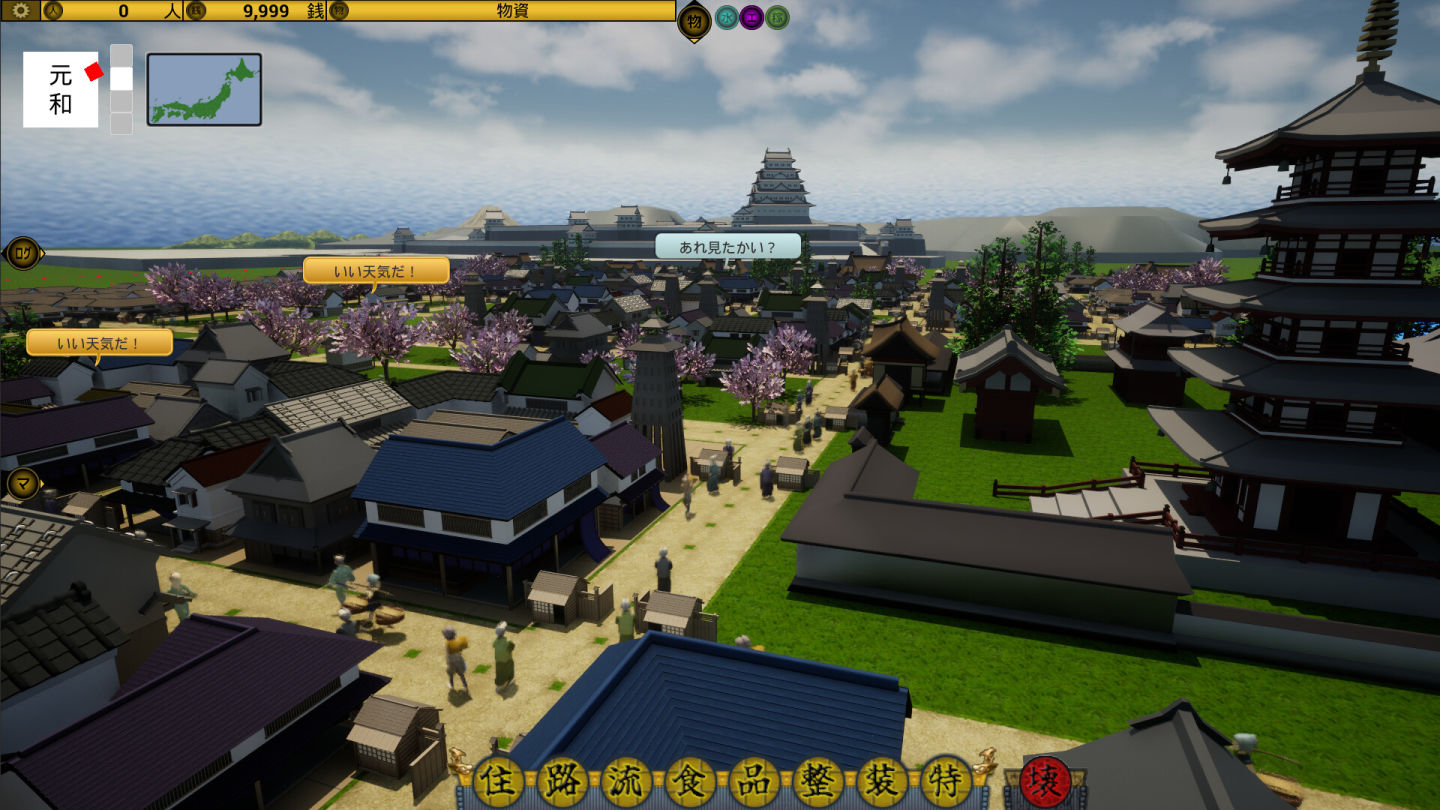Open the 住 housing build category
Image resolution: width=1440 pixels, height=810 pixels.
(498, 781)
